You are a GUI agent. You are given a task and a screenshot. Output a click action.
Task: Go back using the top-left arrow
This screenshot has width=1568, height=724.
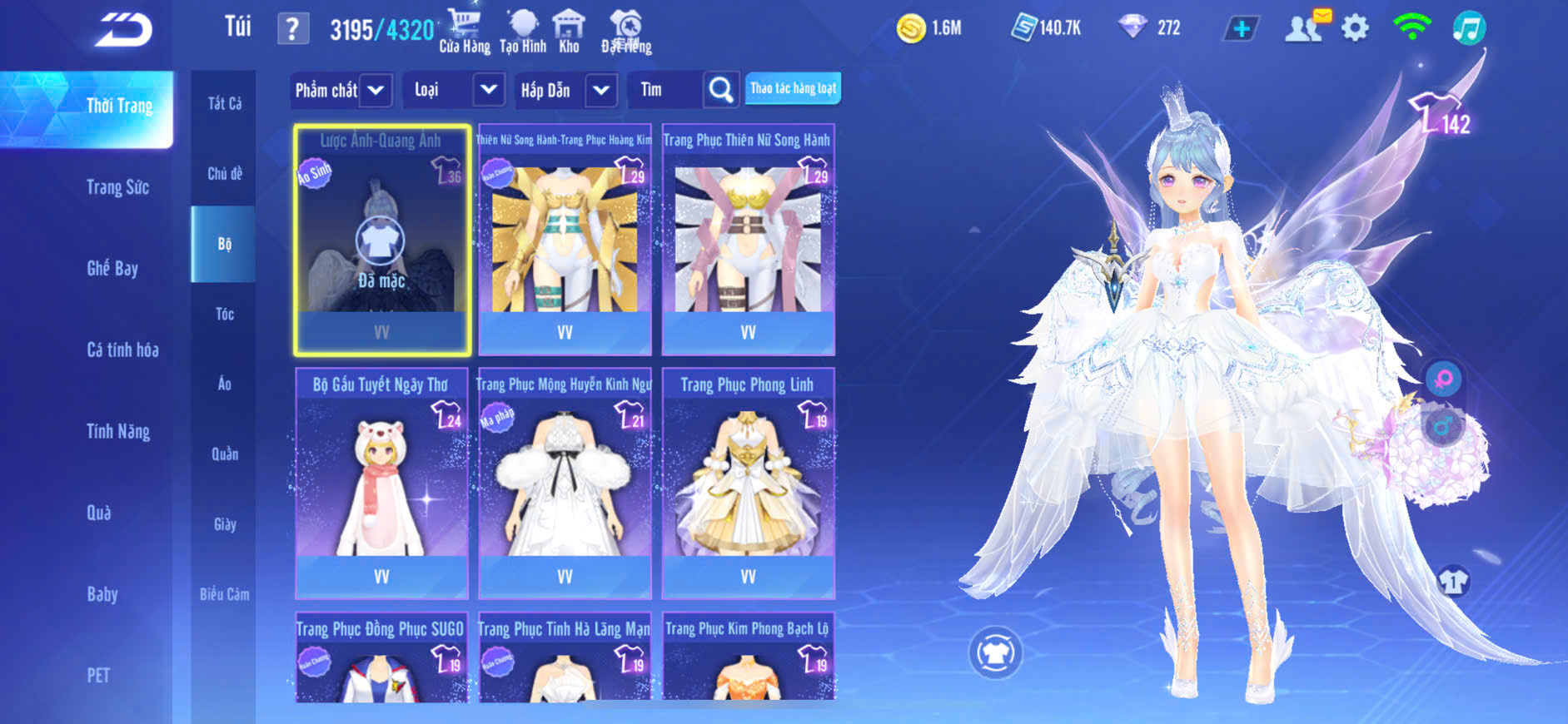(123, 30)
